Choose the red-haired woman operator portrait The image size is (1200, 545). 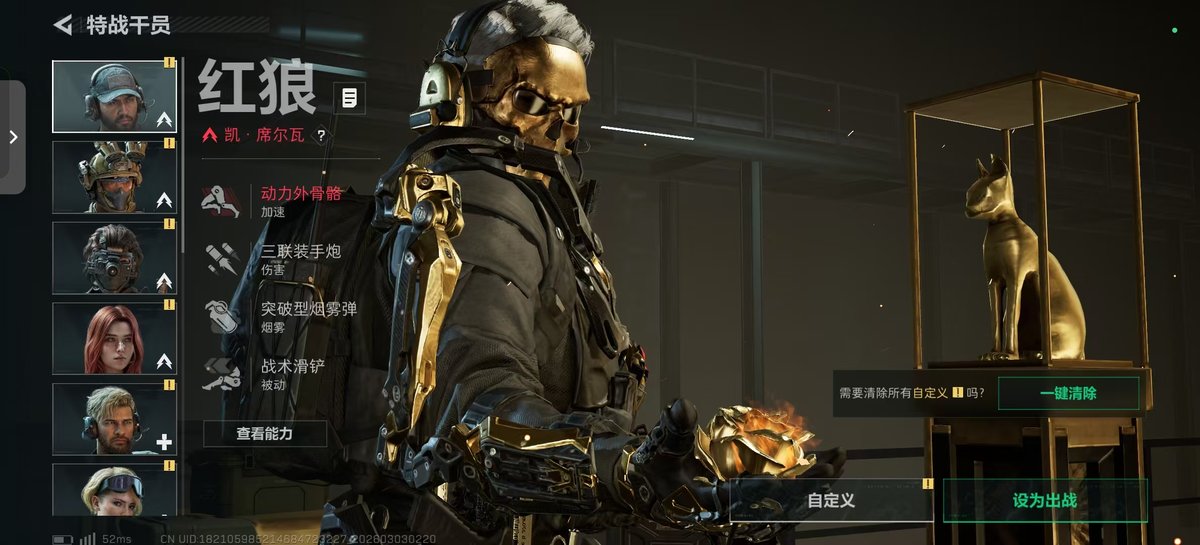[x=114, y=339]
